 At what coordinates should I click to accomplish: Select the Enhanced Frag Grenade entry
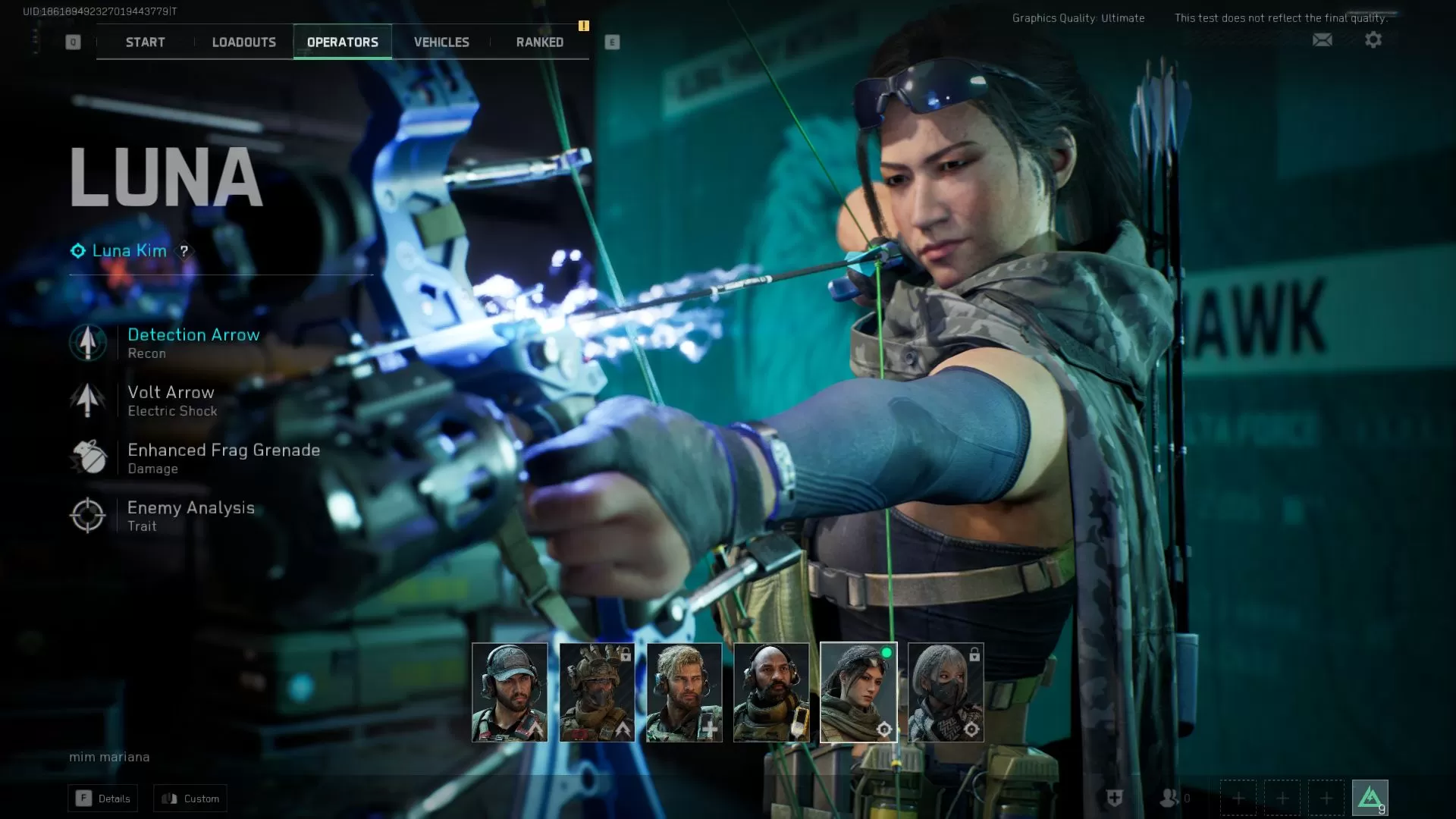(223, 458)
